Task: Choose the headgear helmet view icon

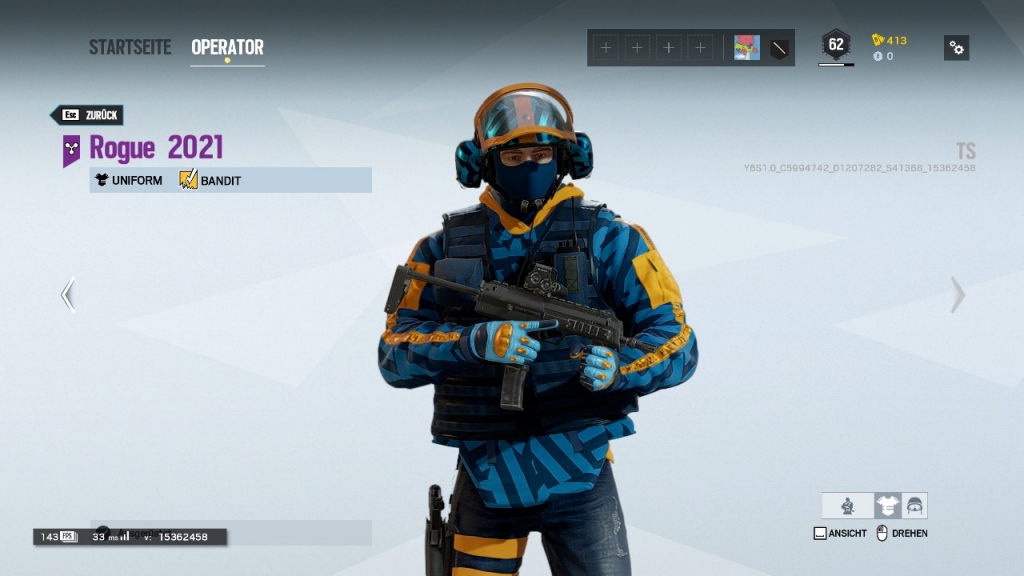Action: click(914, 506)
